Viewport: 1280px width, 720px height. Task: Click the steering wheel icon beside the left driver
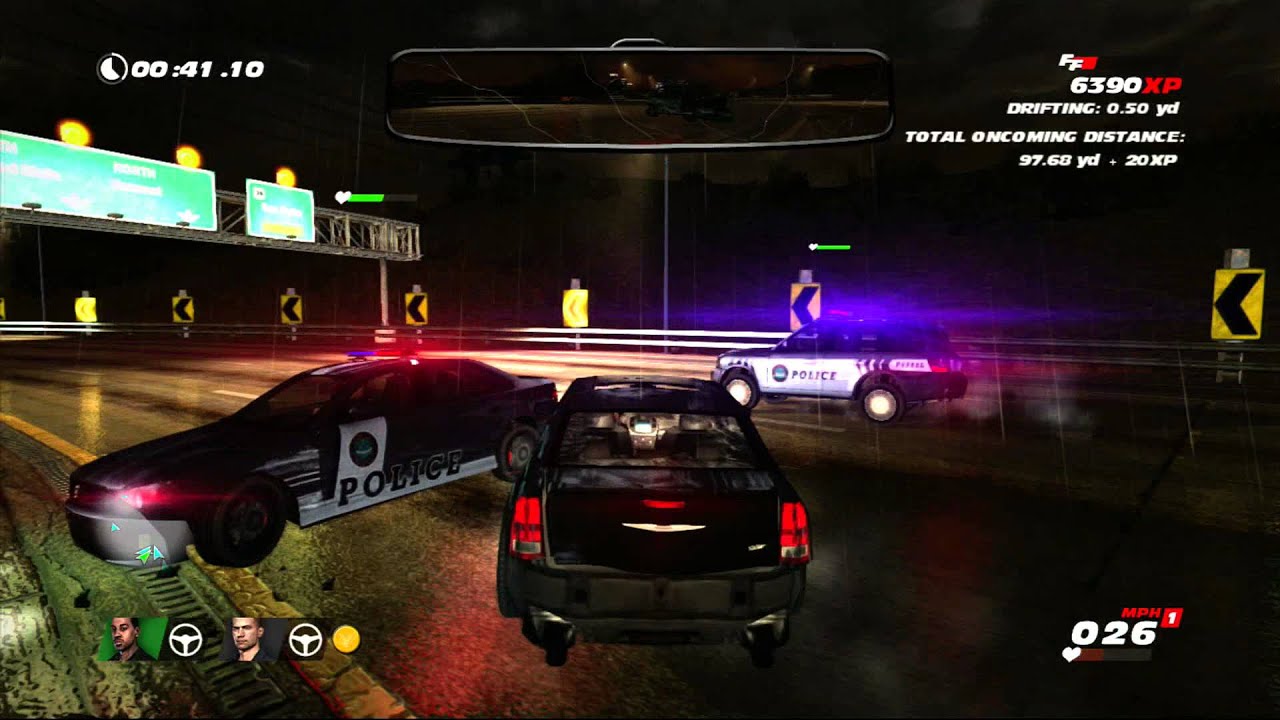coord(185,638)
